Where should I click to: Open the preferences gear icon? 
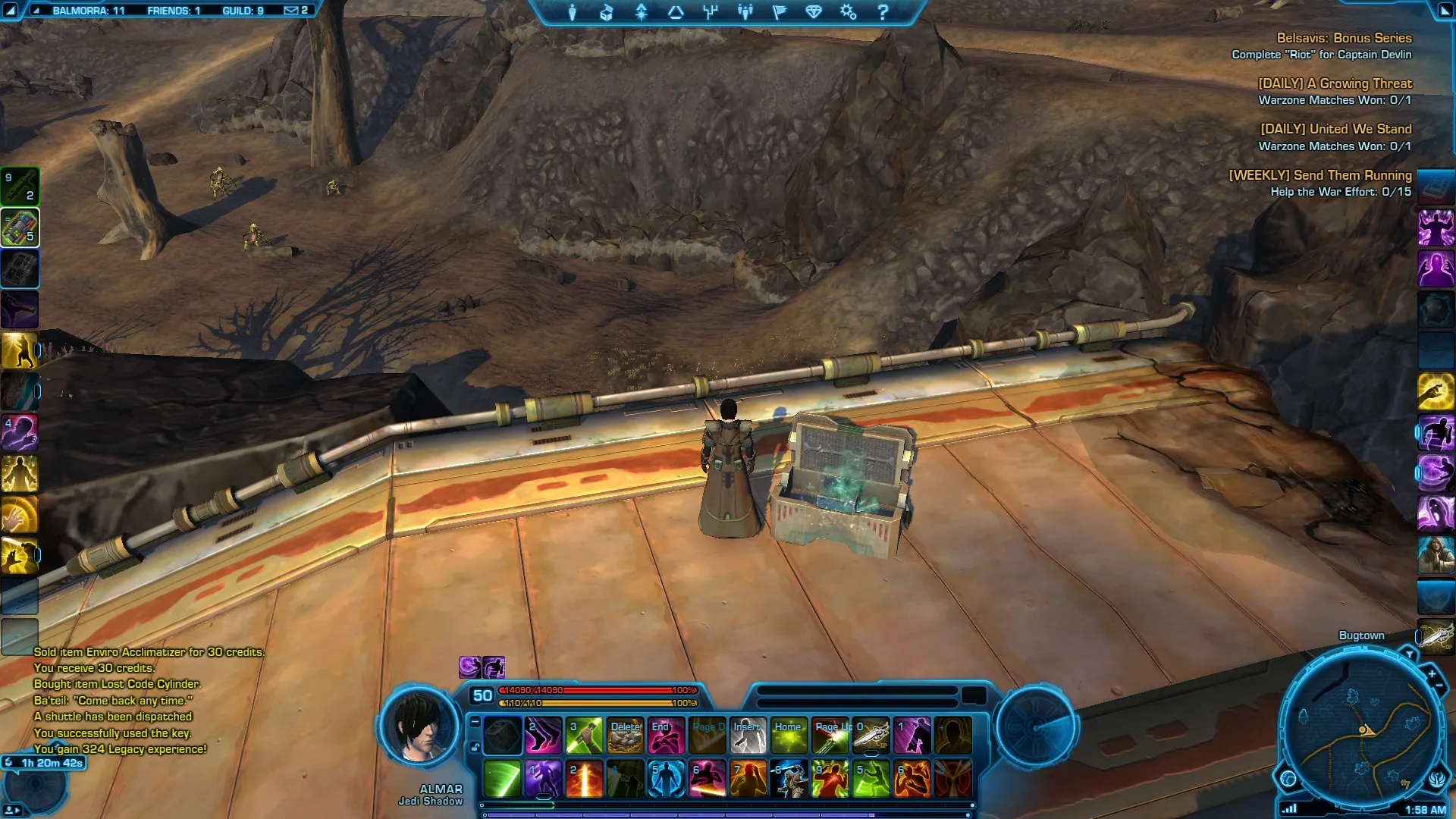[x=848, y=12]
